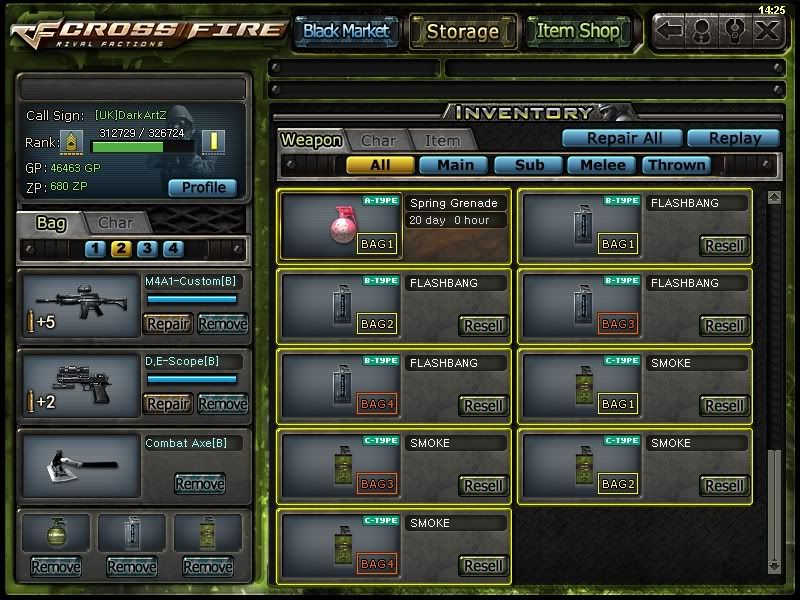
Task: Remove the Combat Axe from the bag
Action: click(199, 484)
